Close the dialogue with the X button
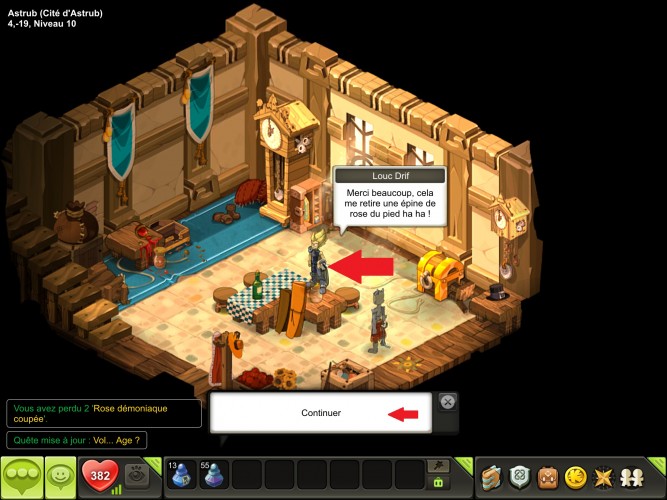Viewport: 667px width, 500px height. tap(448, 402)
